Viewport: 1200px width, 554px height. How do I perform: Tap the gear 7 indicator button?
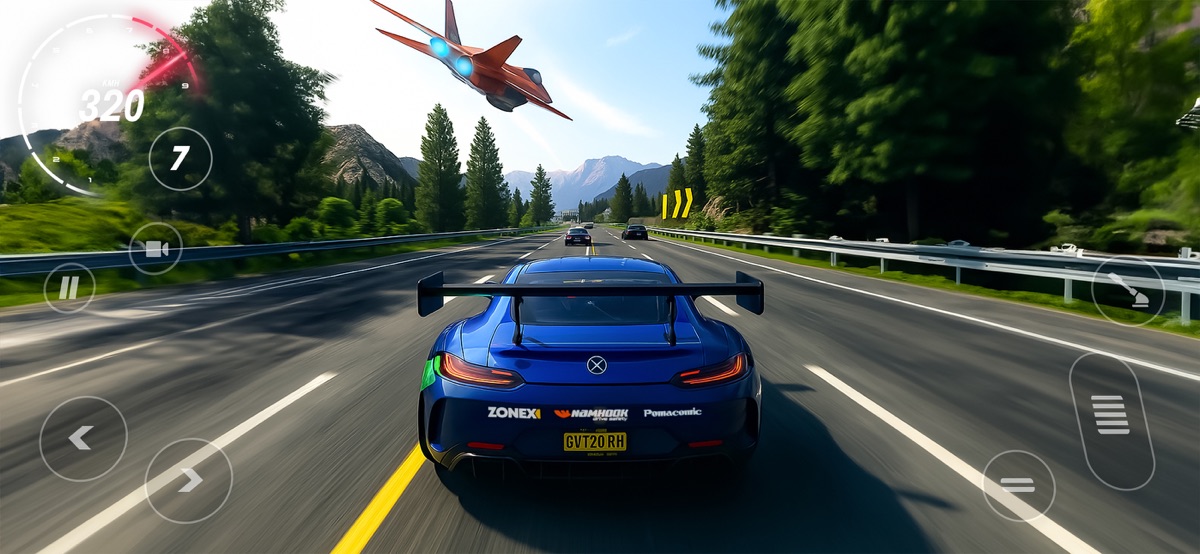point(180,159)
